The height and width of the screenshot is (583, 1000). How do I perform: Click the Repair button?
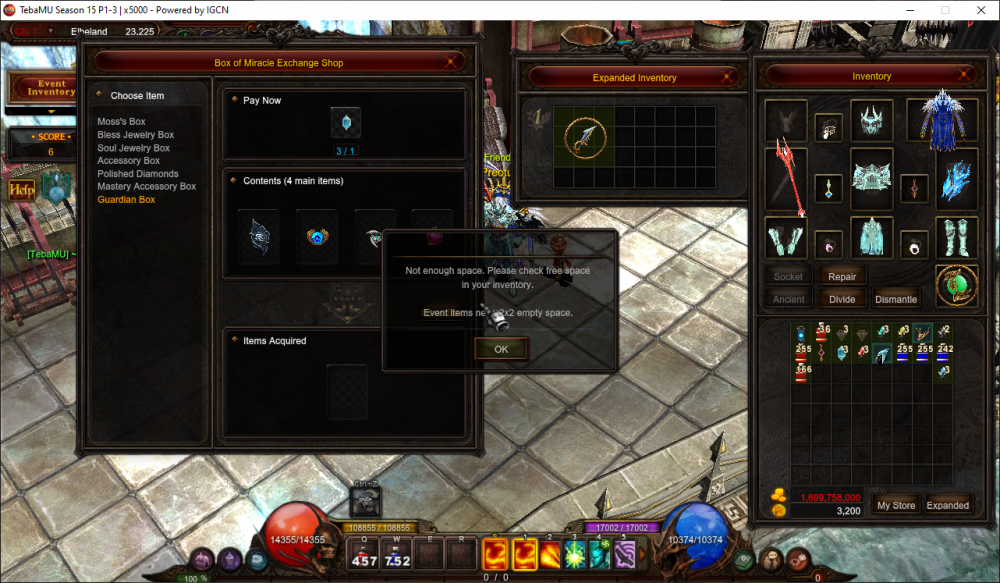point(842,277)
